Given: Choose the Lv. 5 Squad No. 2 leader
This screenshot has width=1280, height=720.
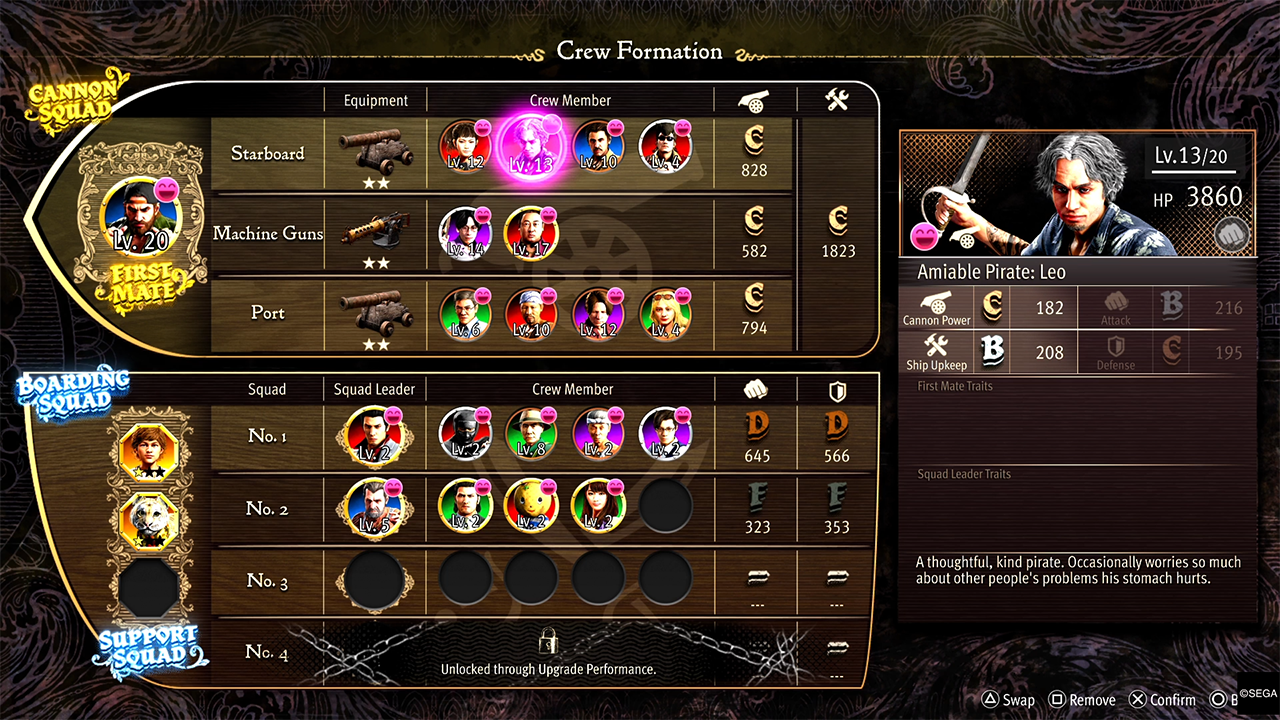Looking at the screenshot, I should [x=372, y=508].
